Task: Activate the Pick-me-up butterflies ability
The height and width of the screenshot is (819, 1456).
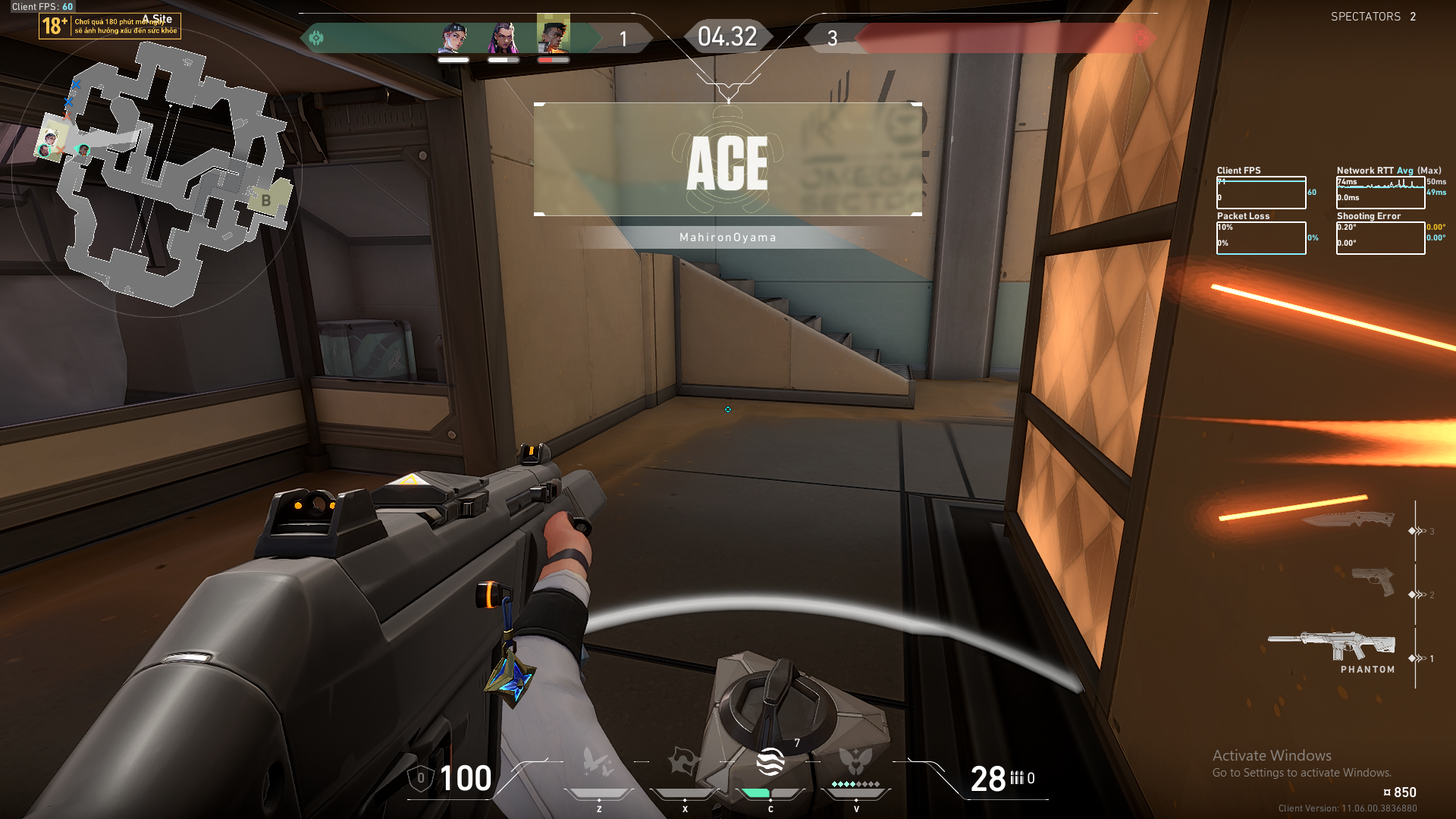Action: click(598, 762)
